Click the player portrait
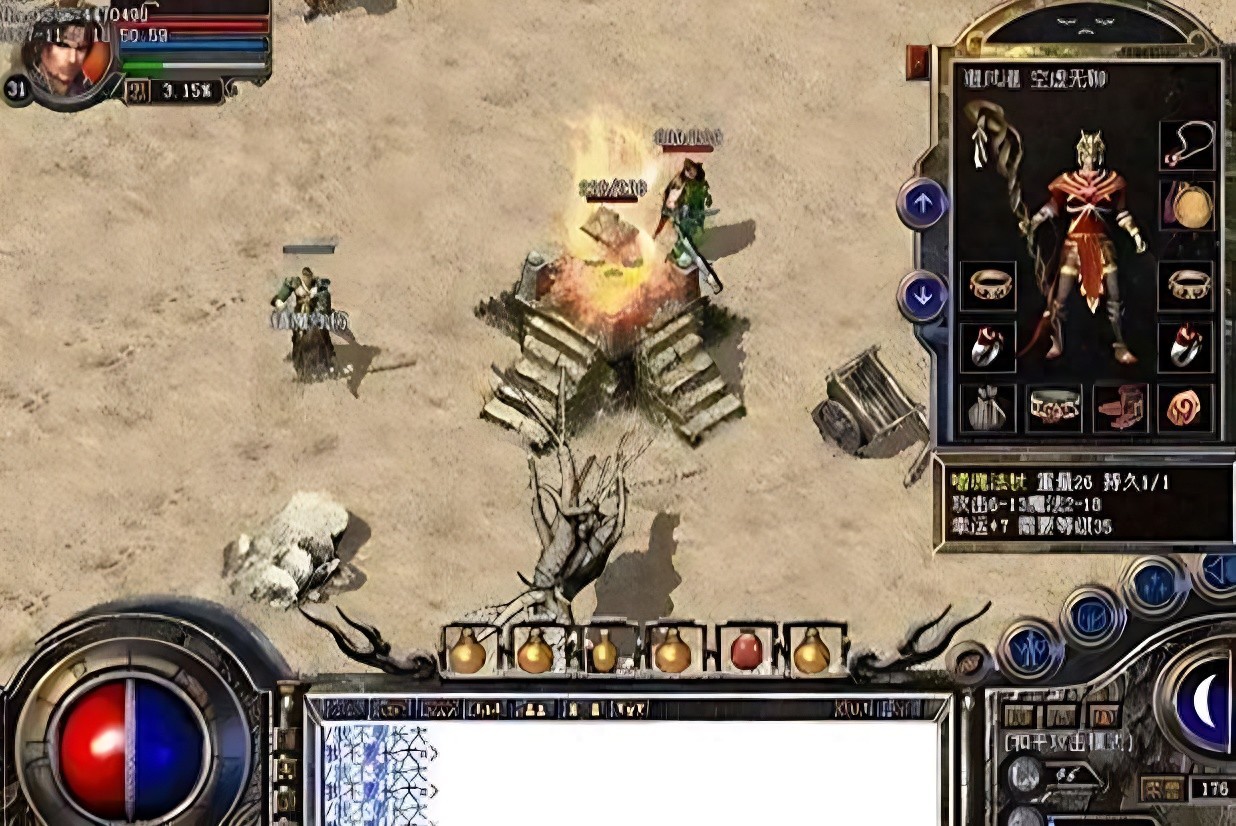 (x=67, y=57)
